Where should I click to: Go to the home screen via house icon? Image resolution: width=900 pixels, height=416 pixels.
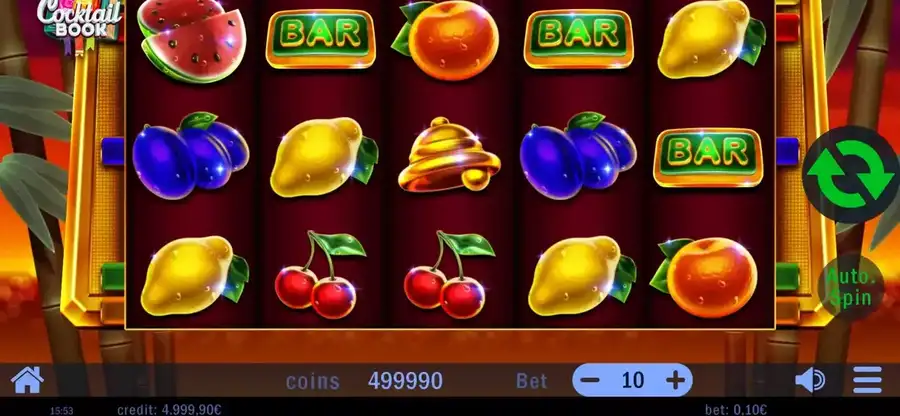(27, 380)
